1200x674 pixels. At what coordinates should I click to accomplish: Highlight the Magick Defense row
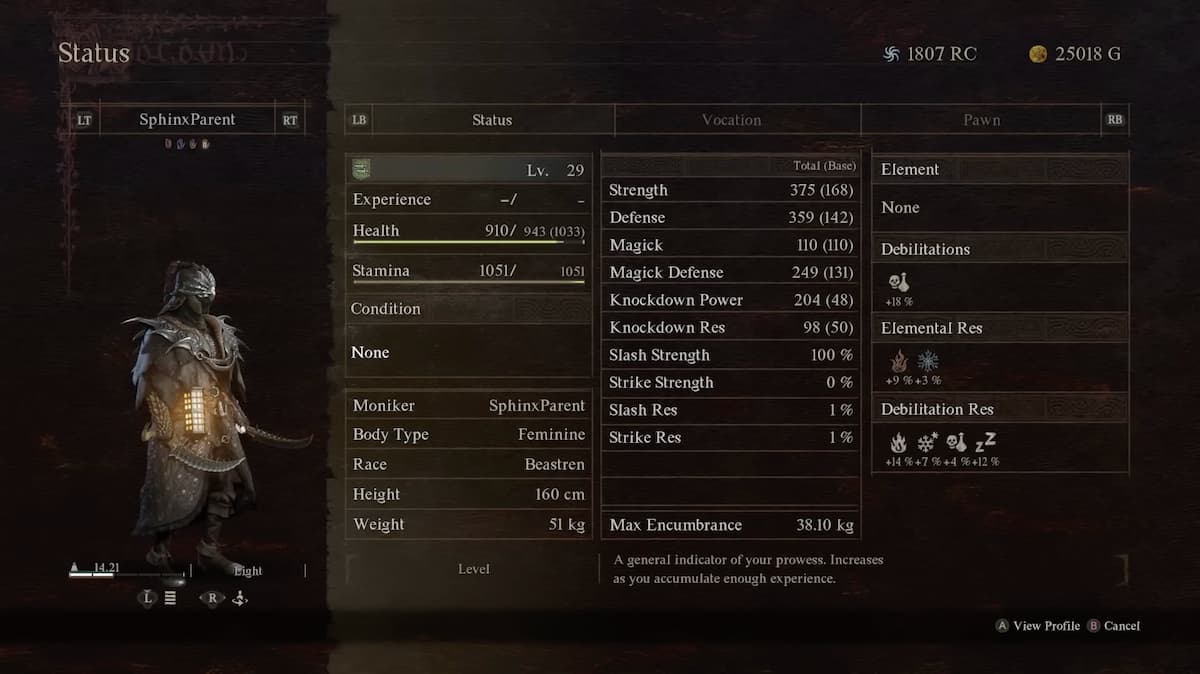[x=730, y=272]
